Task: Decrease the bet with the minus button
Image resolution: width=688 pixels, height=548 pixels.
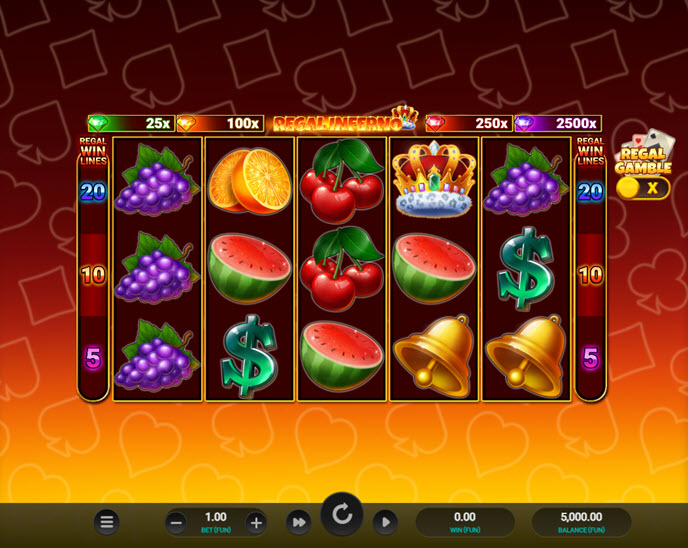Action: pos(176,522)
